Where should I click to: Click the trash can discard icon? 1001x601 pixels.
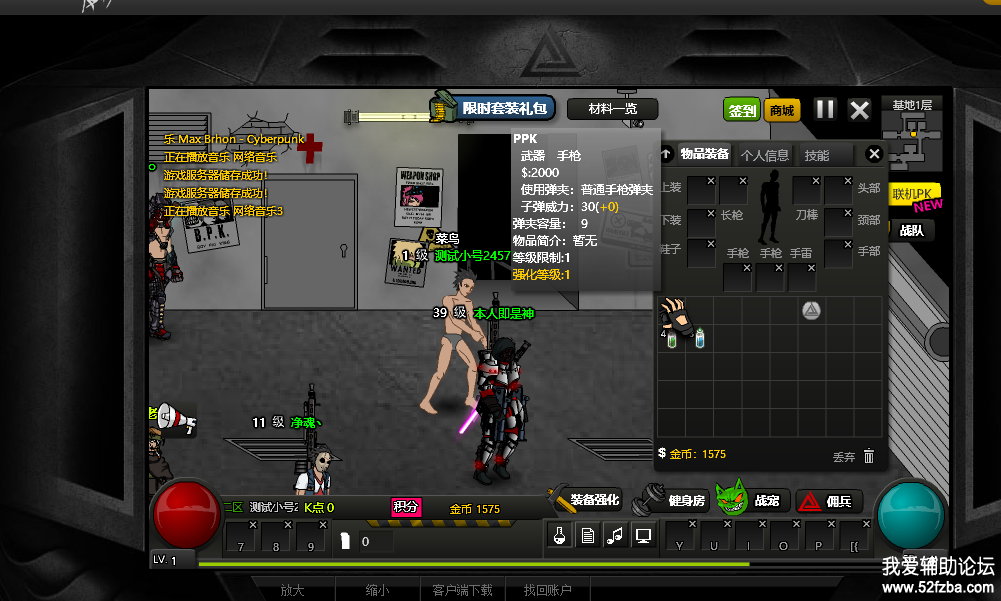coord(869,456)
